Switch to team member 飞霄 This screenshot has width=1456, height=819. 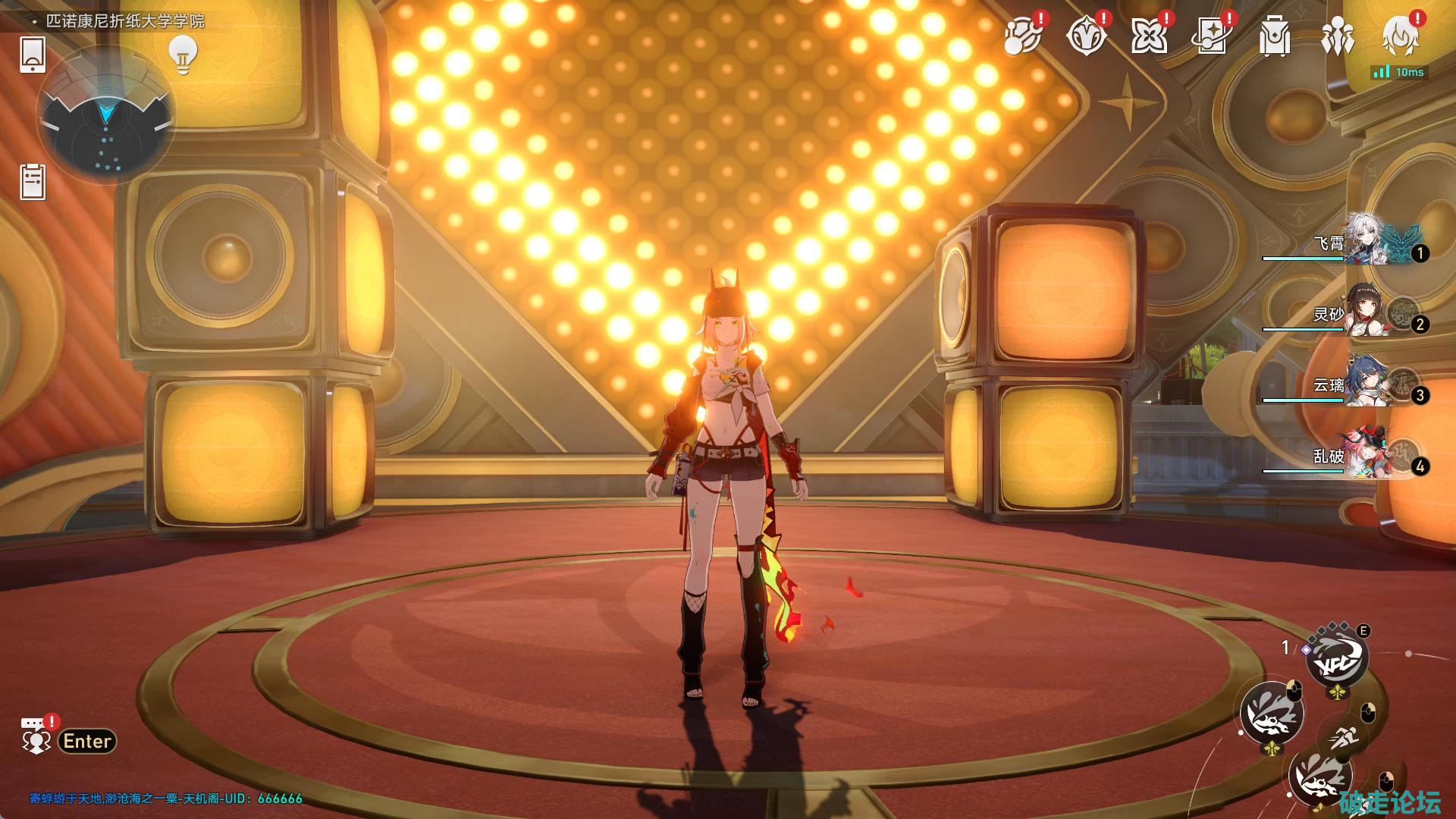pyautogui.click(x=1365, y=241)
